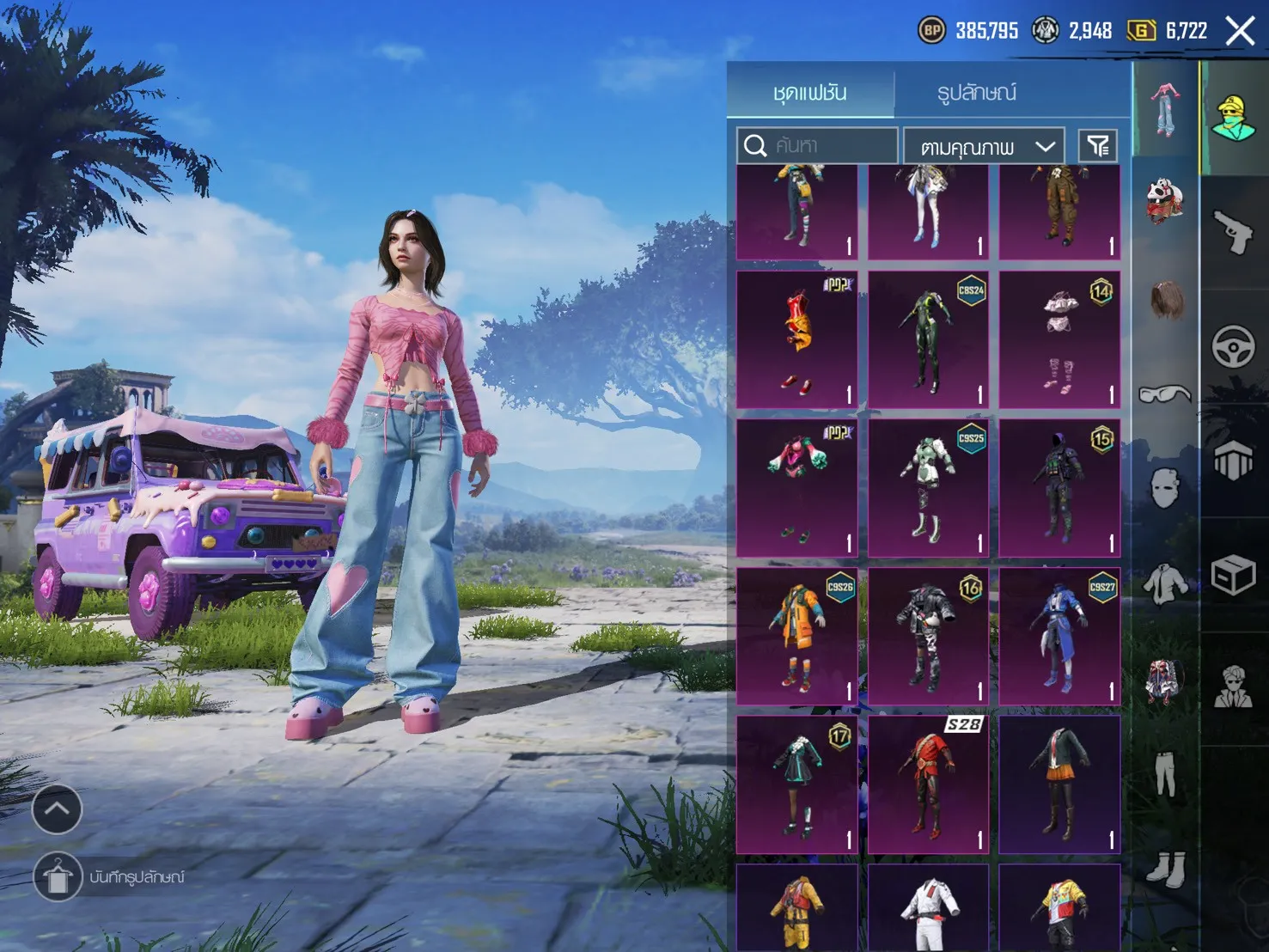1269x952 pixels.
Task: Select the dark hooded outfit numbered 15
Action: [x=1060, y=488]
